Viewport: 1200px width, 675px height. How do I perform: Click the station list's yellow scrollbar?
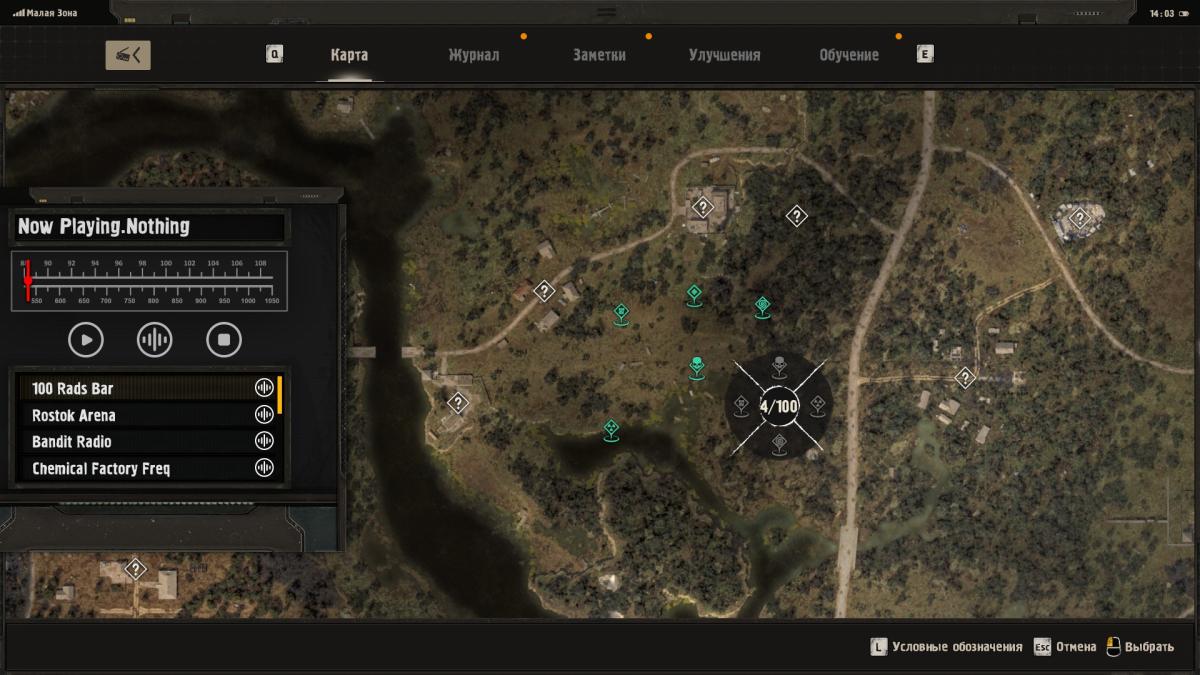[280, 394]
